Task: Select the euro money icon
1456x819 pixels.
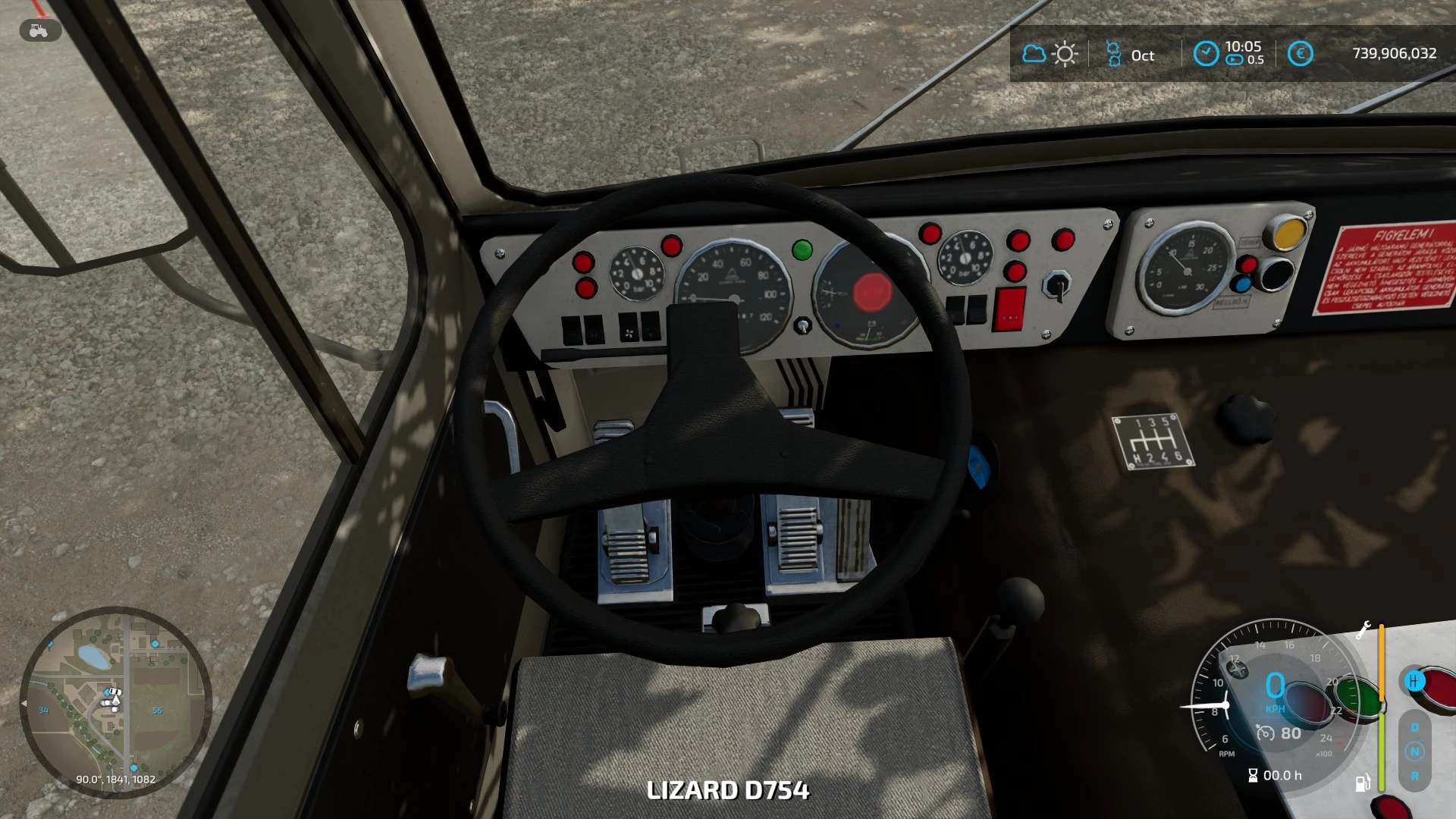Action: coord(1300,54)
